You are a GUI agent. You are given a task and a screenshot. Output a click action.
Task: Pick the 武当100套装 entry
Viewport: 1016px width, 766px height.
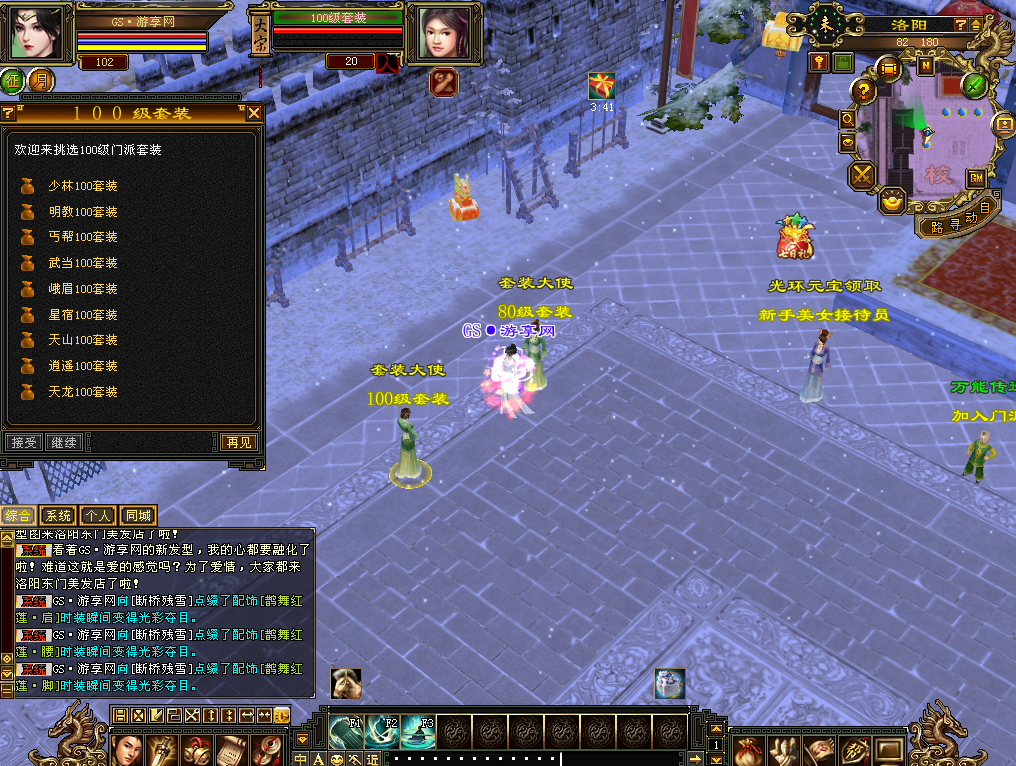[x=83, y=263]
